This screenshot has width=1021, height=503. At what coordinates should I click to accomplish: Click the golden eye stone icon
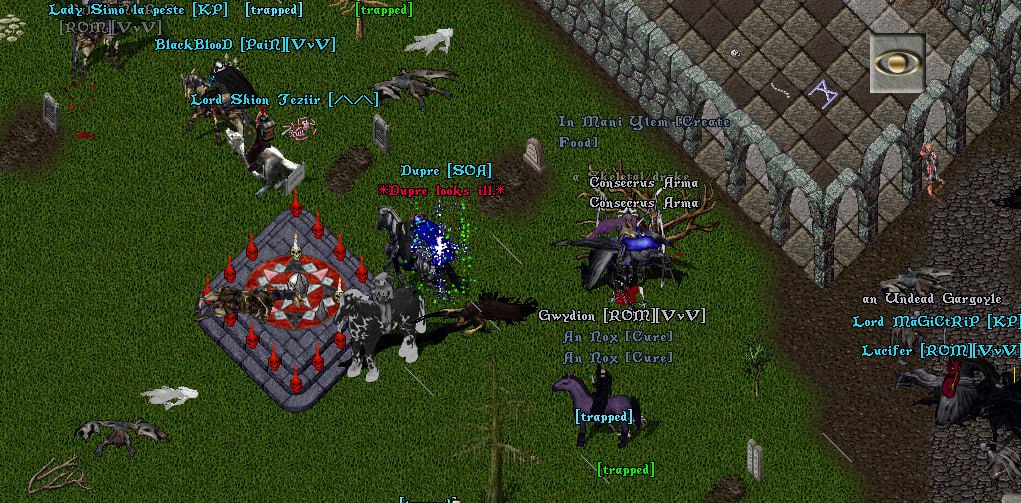896,63
